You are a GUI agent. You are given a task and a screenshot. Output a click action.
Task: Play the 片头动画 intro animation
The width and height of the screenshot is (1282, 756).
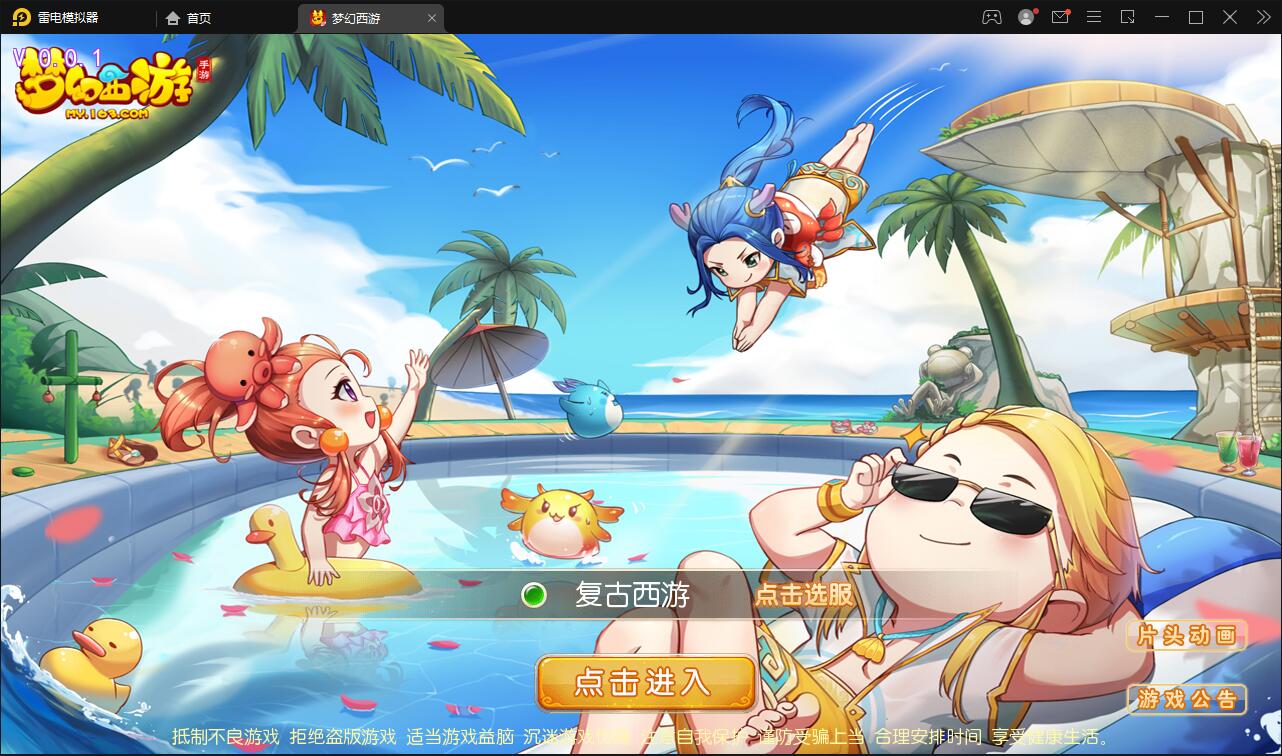point(1186,635)
